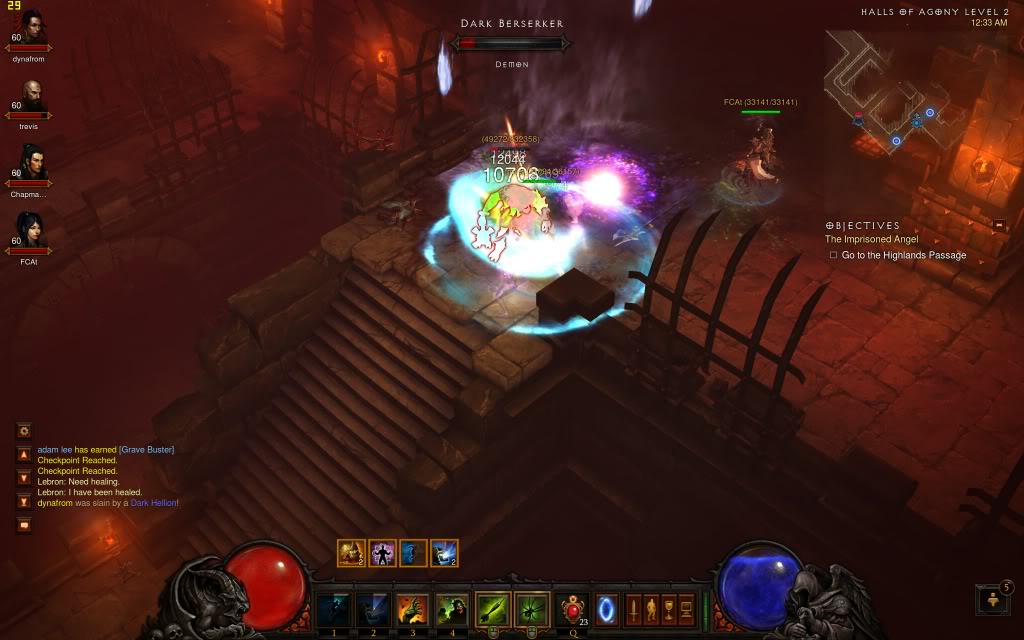This screenshot has width=1024, height=640.
Task: Open the blue town portal
Action: [607, 607]
